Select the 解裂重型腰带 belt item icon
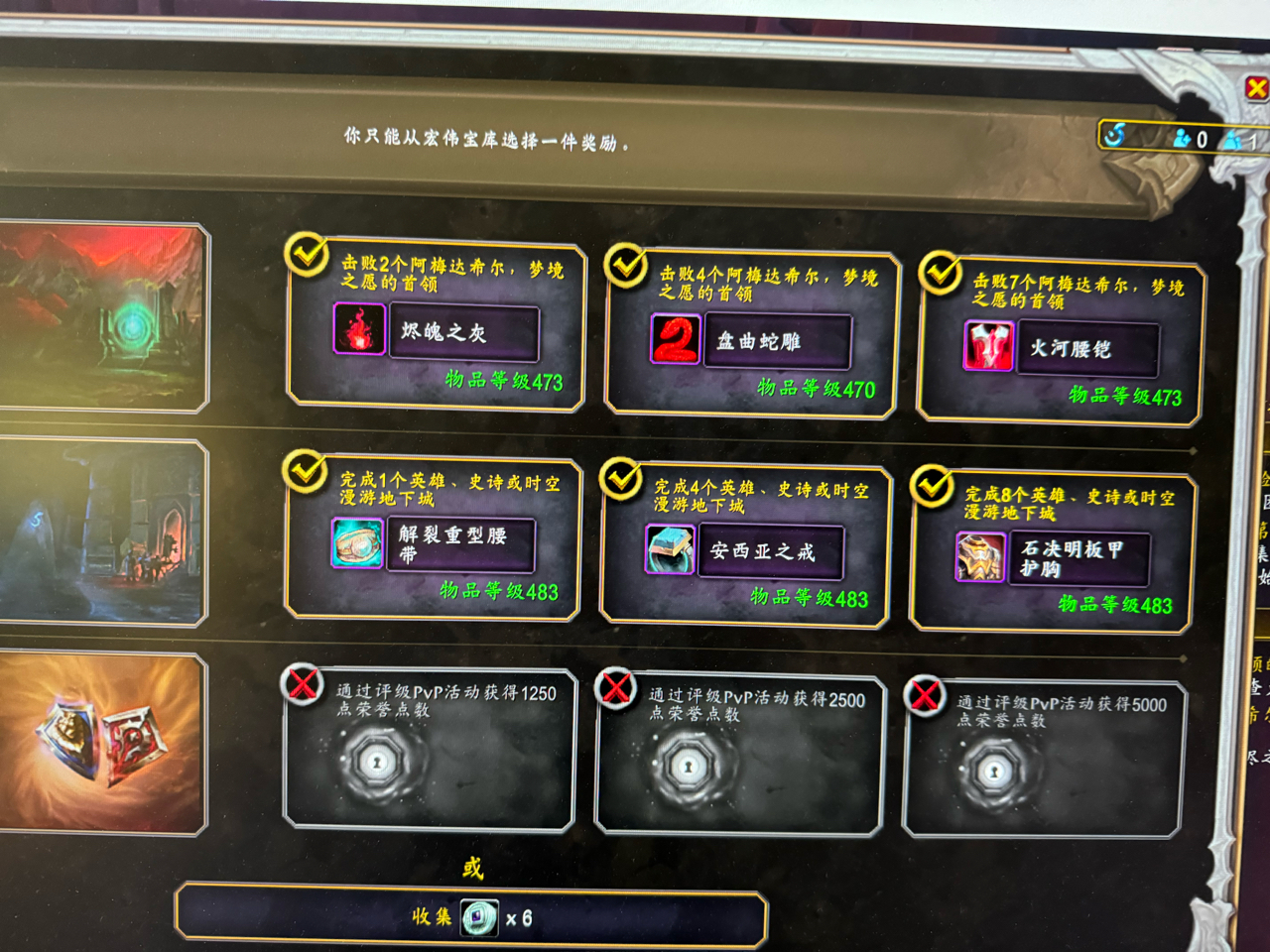1270x952 pixels. [357, 543]
